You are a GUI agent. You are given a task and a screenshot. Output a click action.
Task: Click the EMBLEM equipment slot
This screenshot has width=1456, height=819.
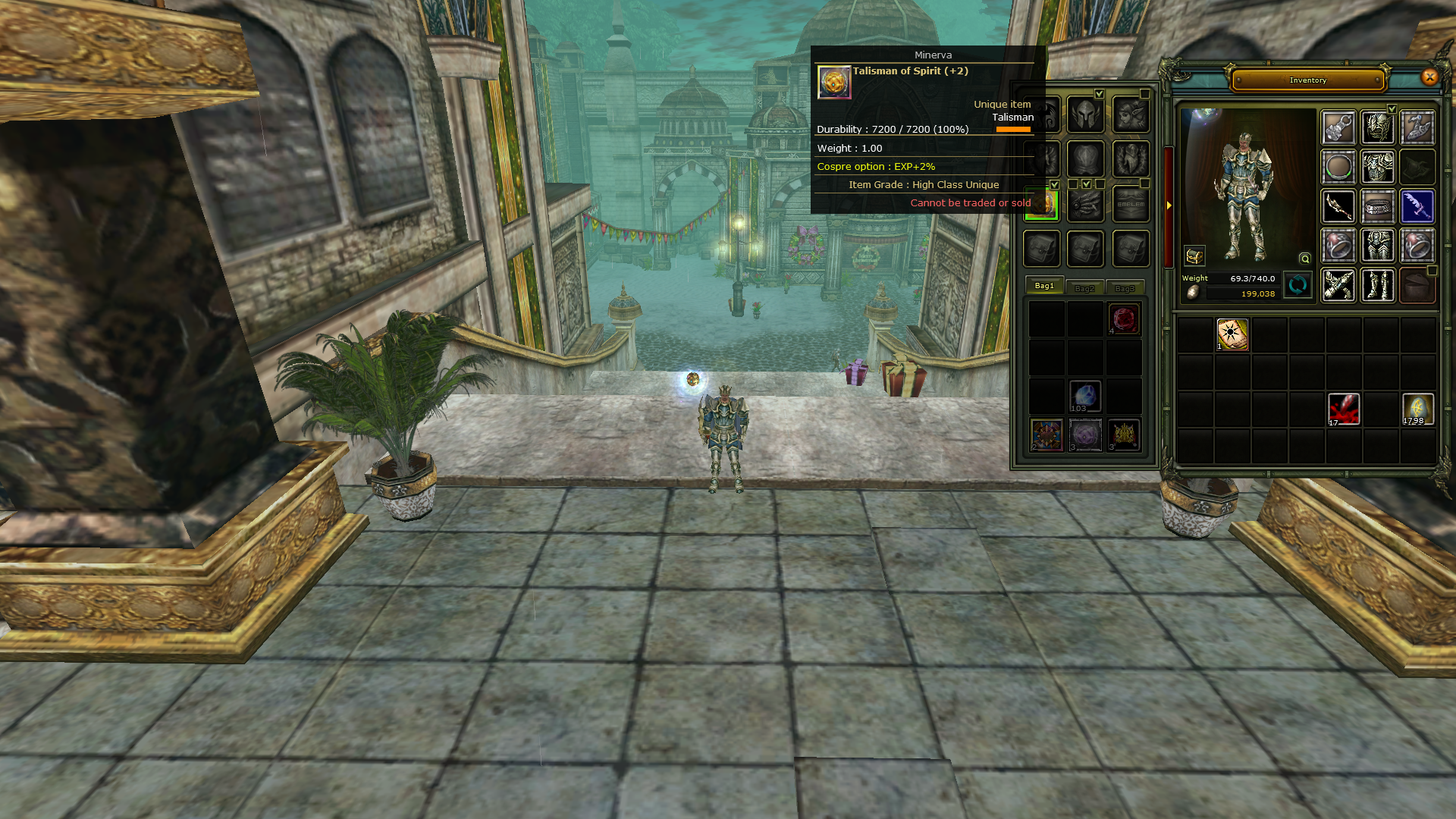click(x=1131, y=204)
